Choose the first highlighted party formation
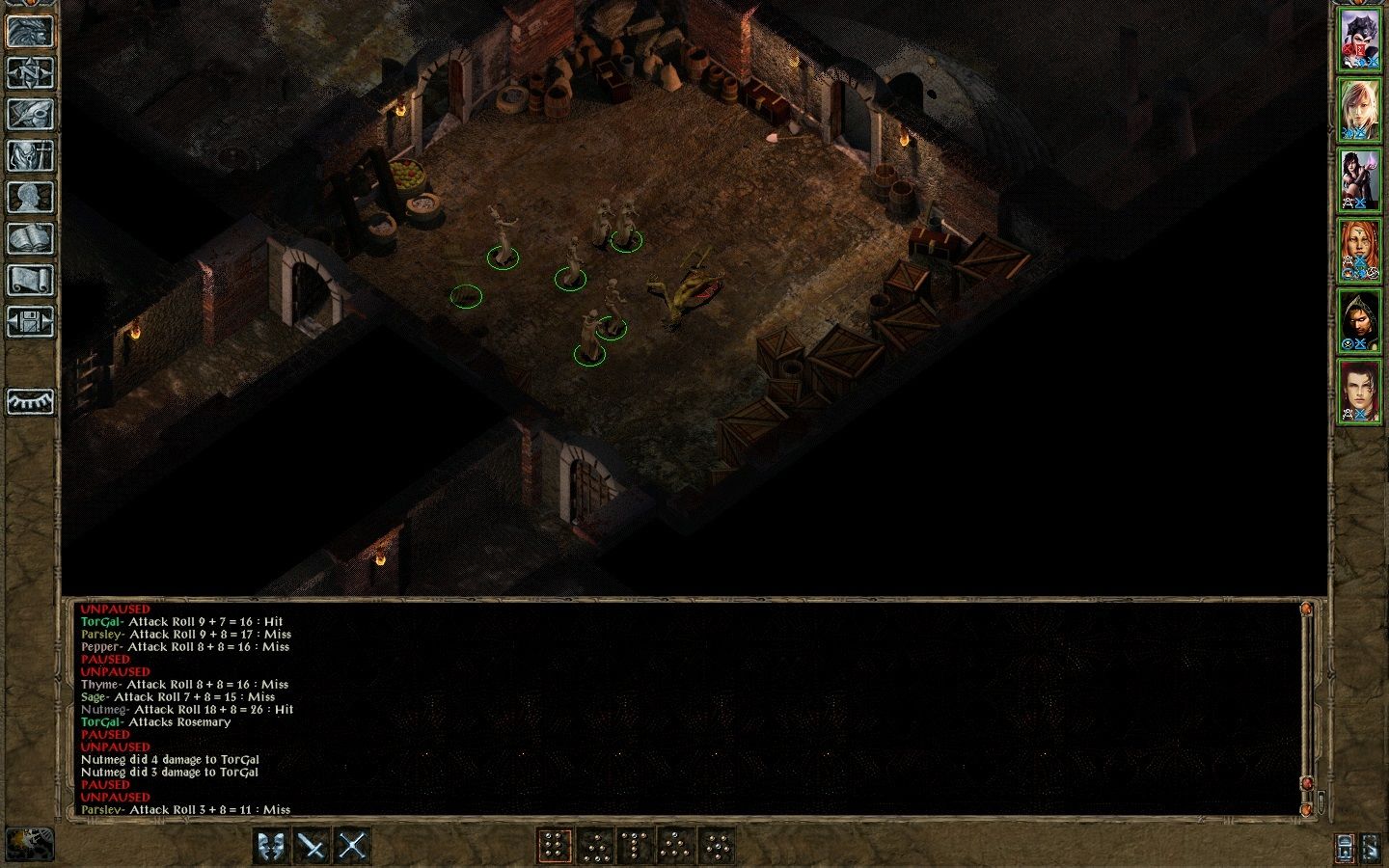 point(555,846)
